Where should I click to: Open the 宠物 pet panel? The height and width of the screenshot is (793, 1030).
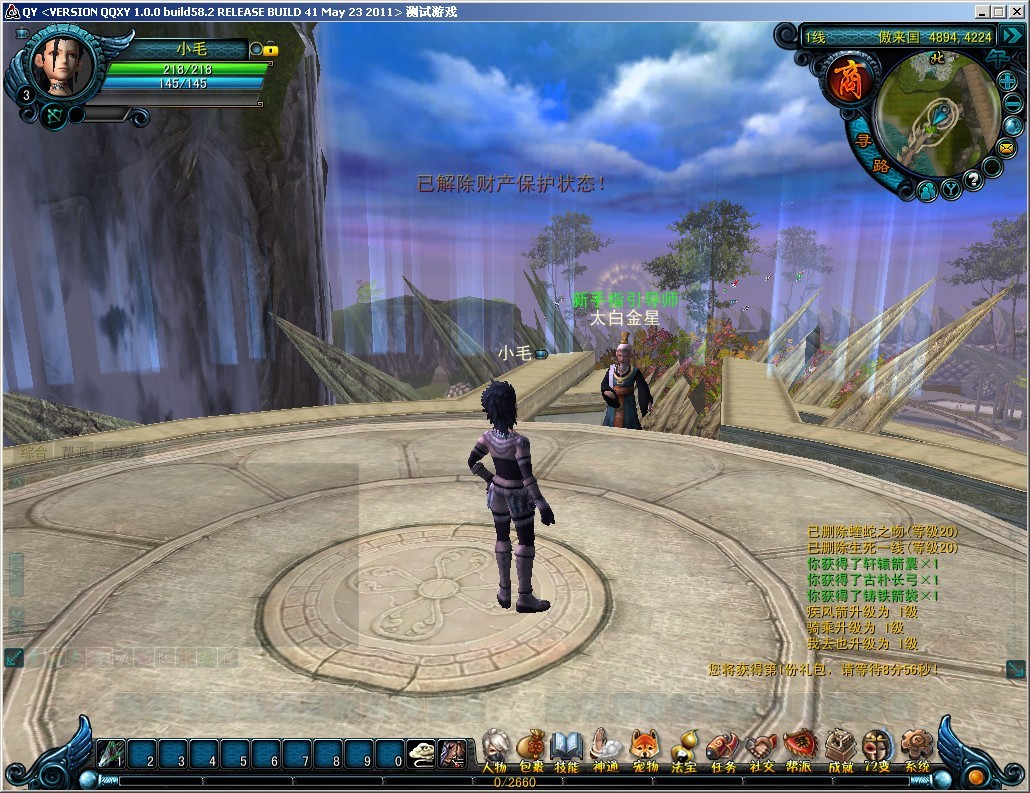coord(645,749)
